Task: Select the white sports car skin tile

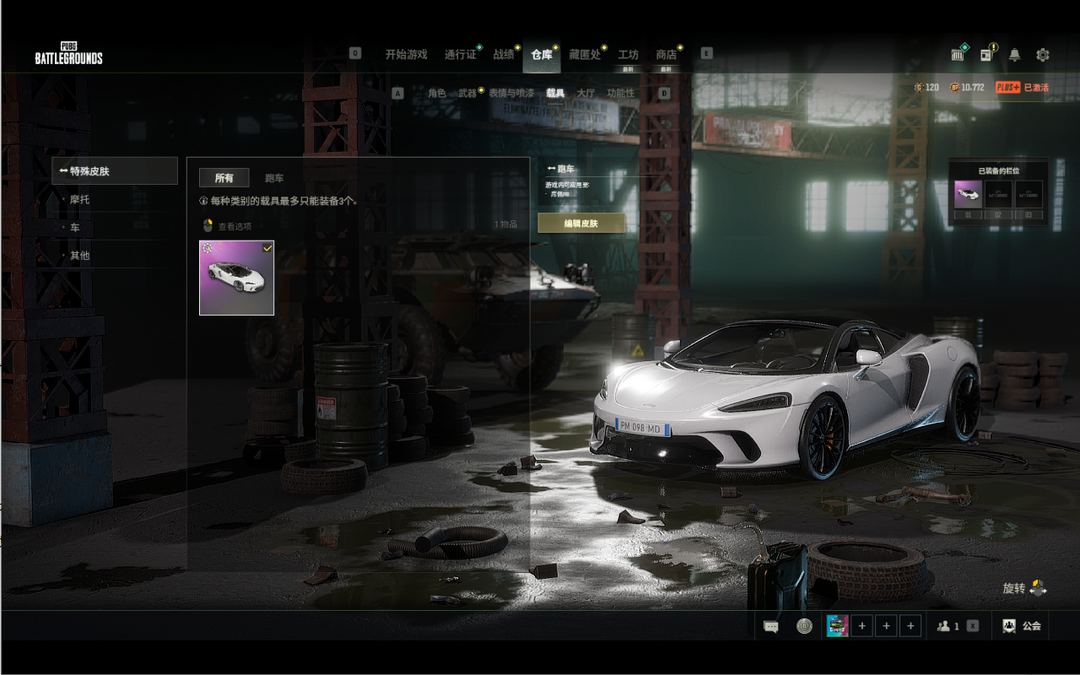Action: [237, 277]
